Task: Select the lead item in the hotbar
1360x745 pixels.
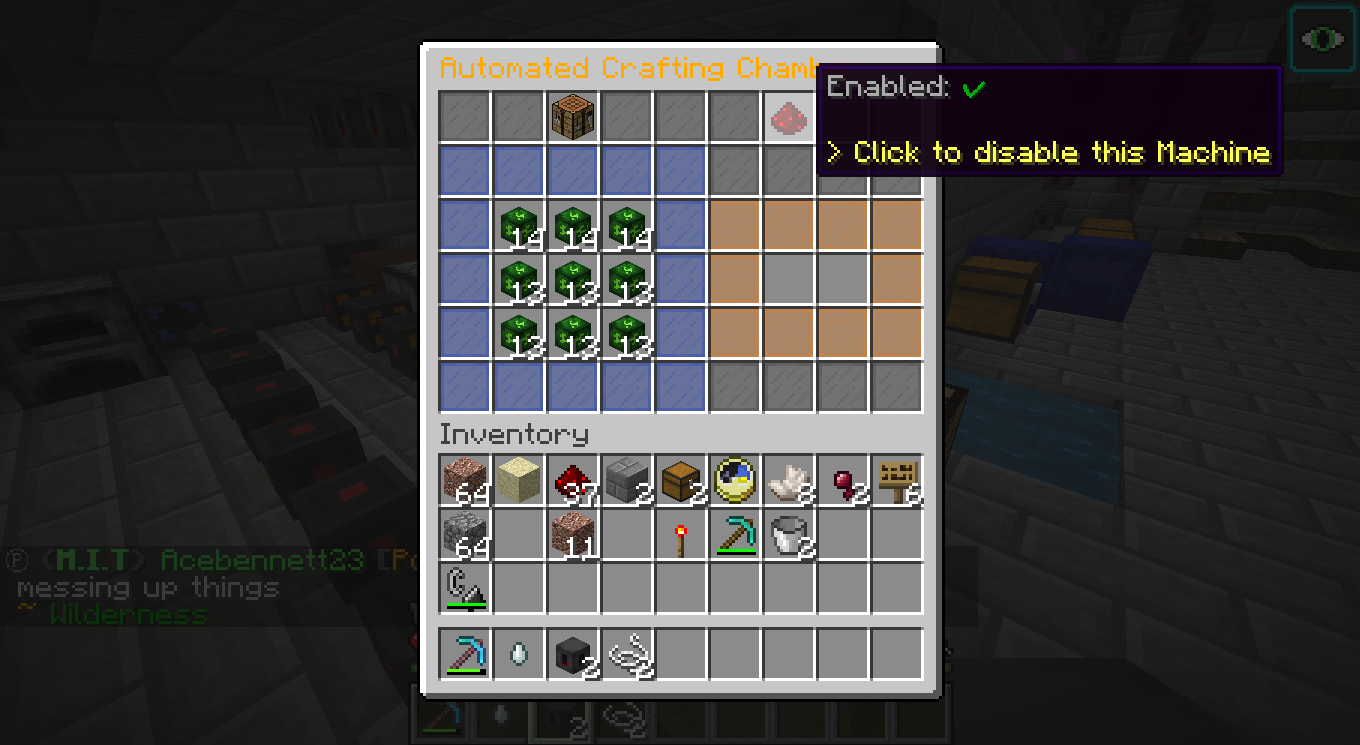Action: [x=627, y=653]
